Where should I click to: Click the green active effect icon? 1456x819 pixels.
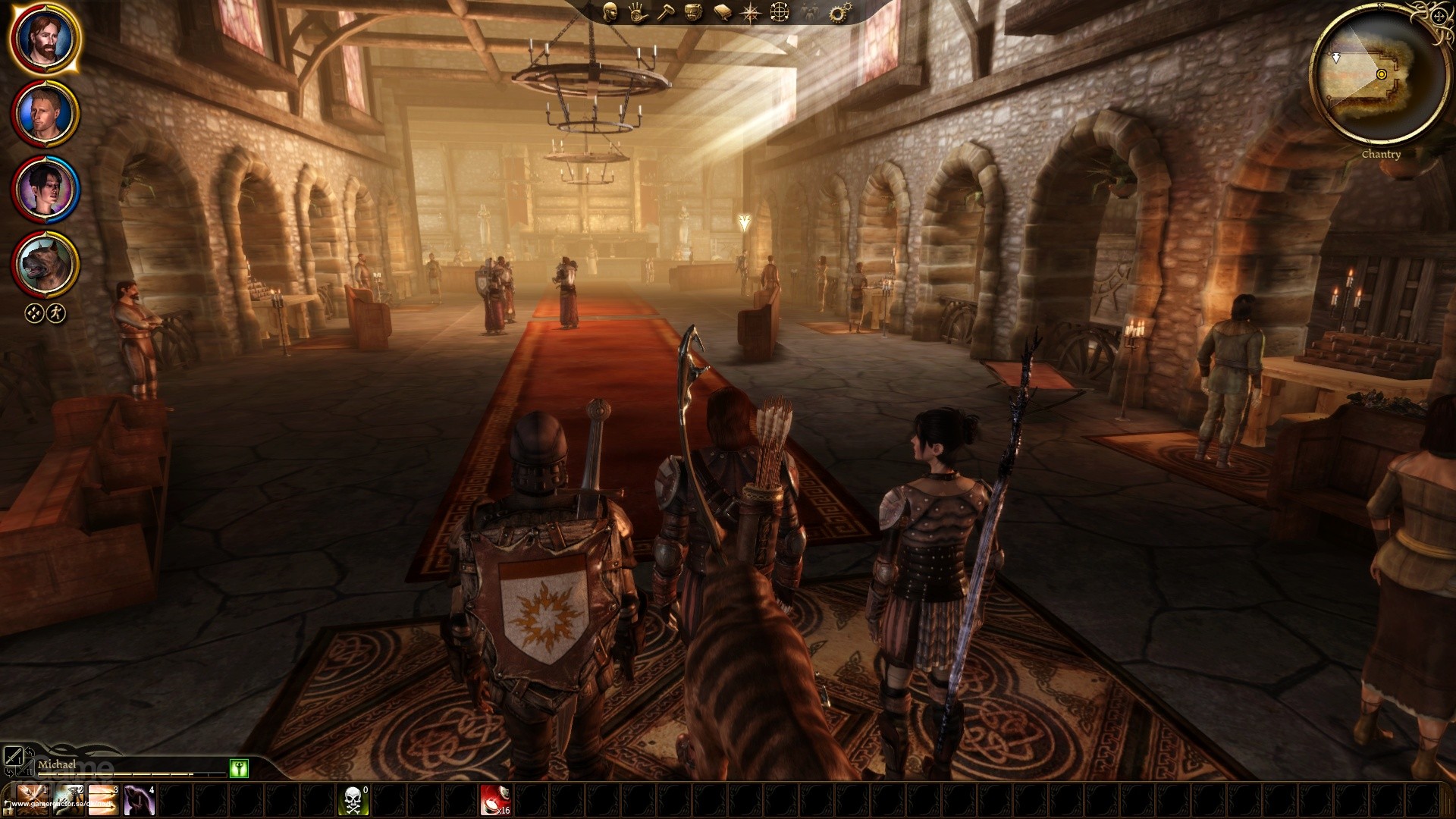click(239, 769)
